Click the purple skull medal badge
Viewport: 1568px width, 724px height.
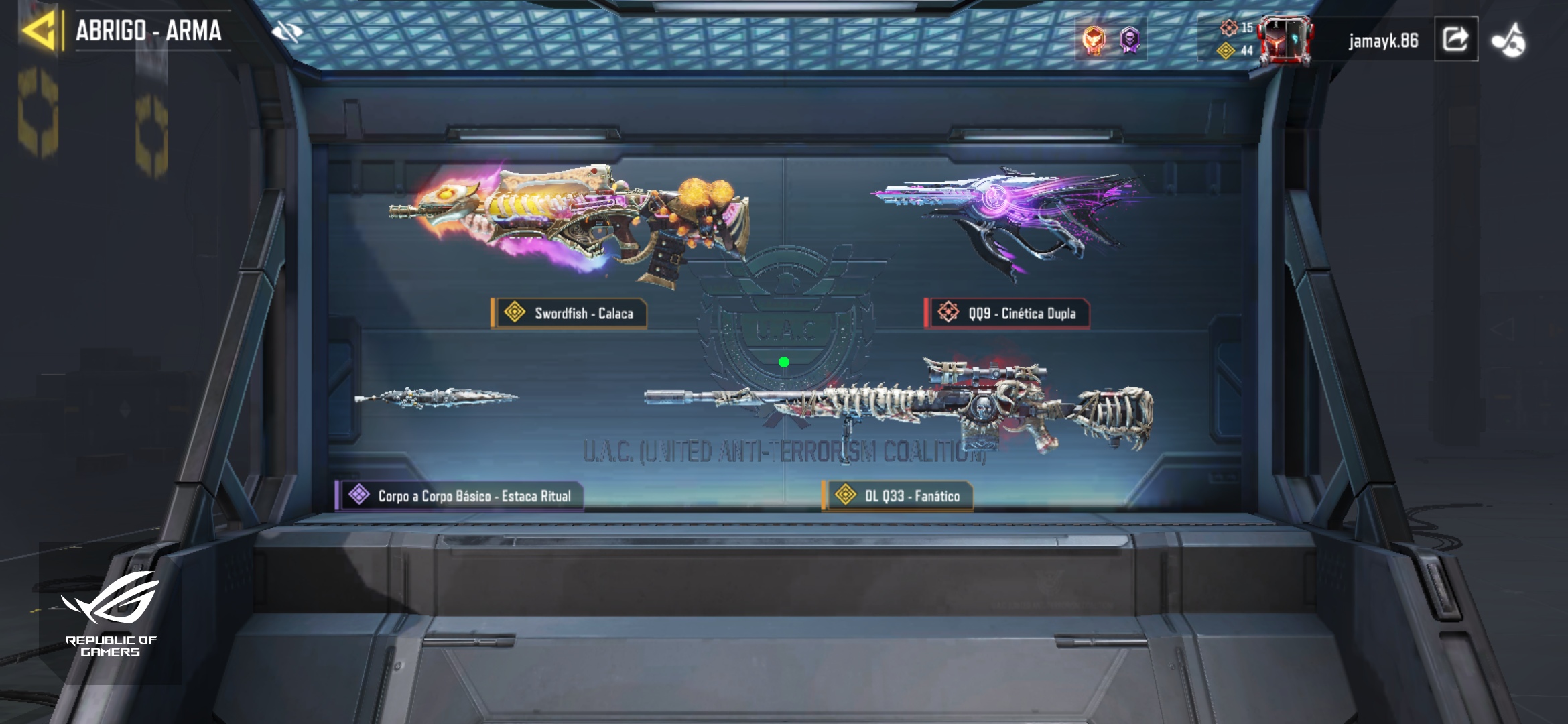(1130, 40)
